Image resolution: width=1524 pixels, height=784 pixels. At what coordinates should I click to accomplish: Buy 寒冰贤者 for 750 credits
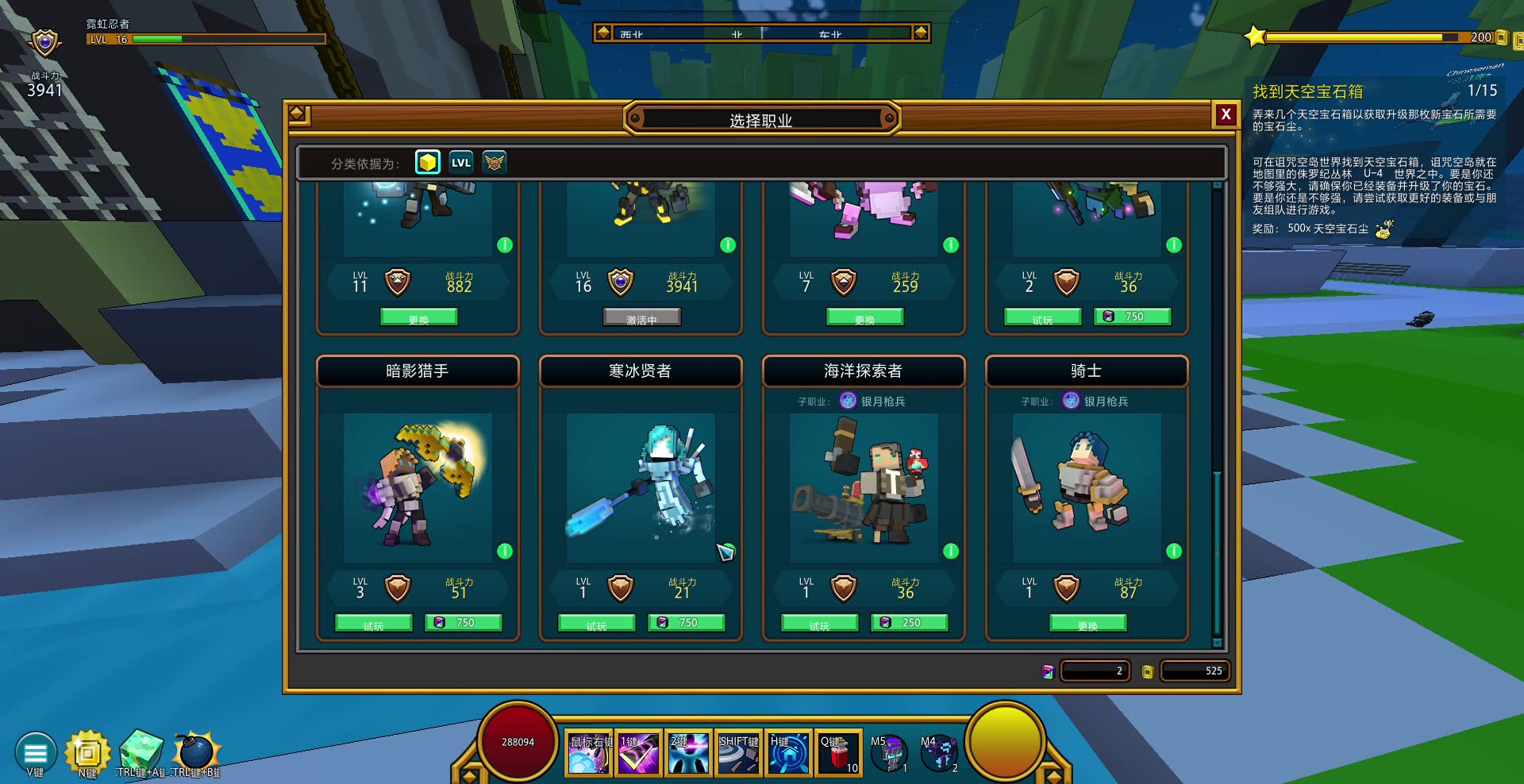[x=687, y=623]
